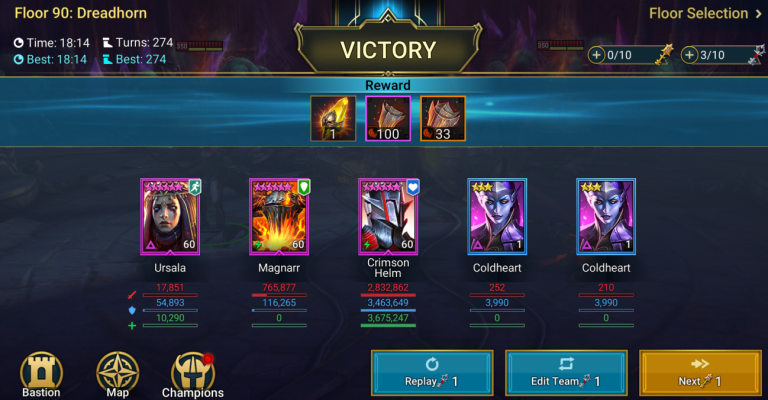Open Edit Team
Screen dimensions: 768x400
click(x=566, y=374)
